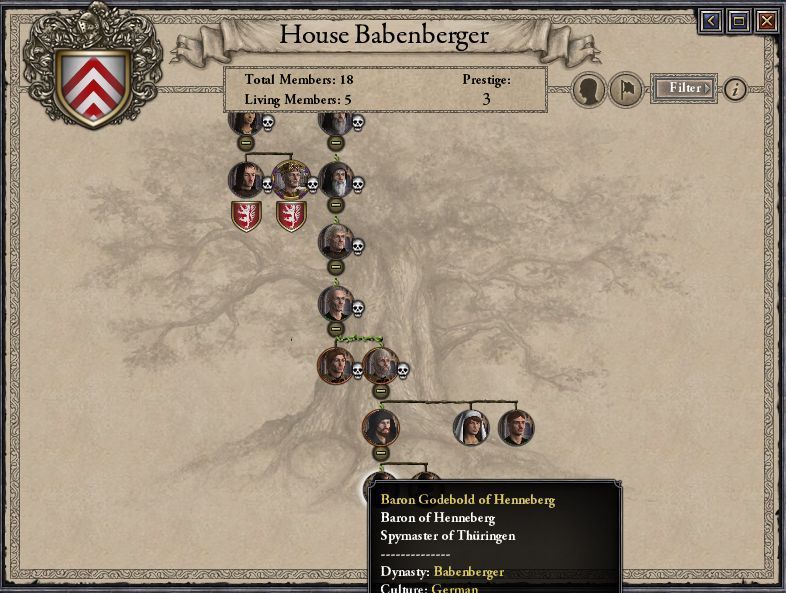Click the head silhouette icon

point(589,91)
